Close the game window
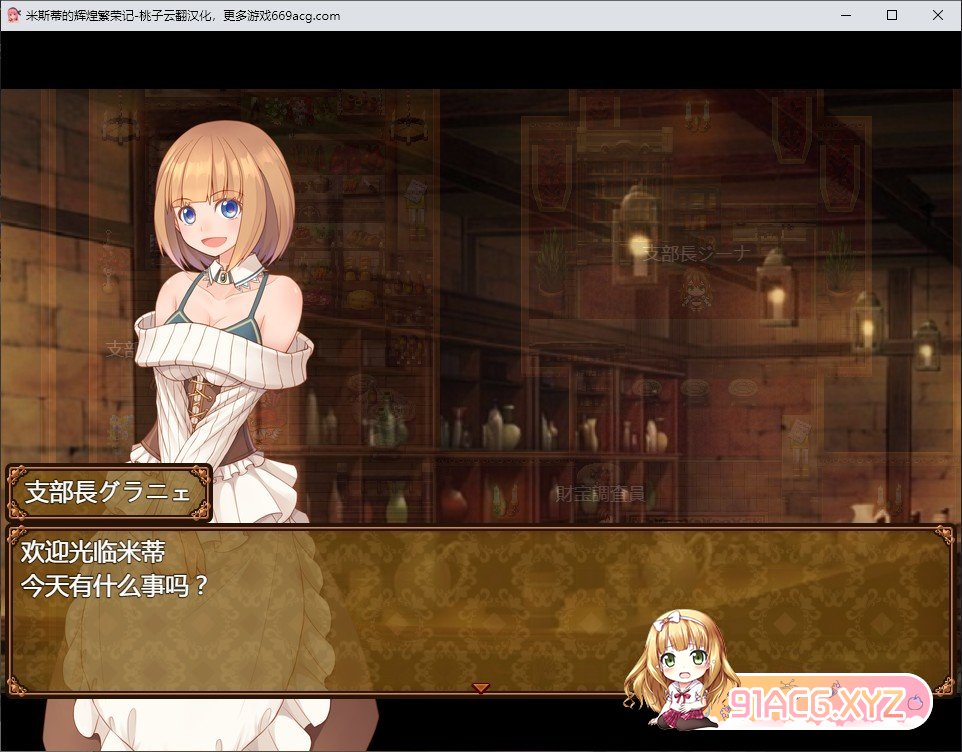 (937, 15)
